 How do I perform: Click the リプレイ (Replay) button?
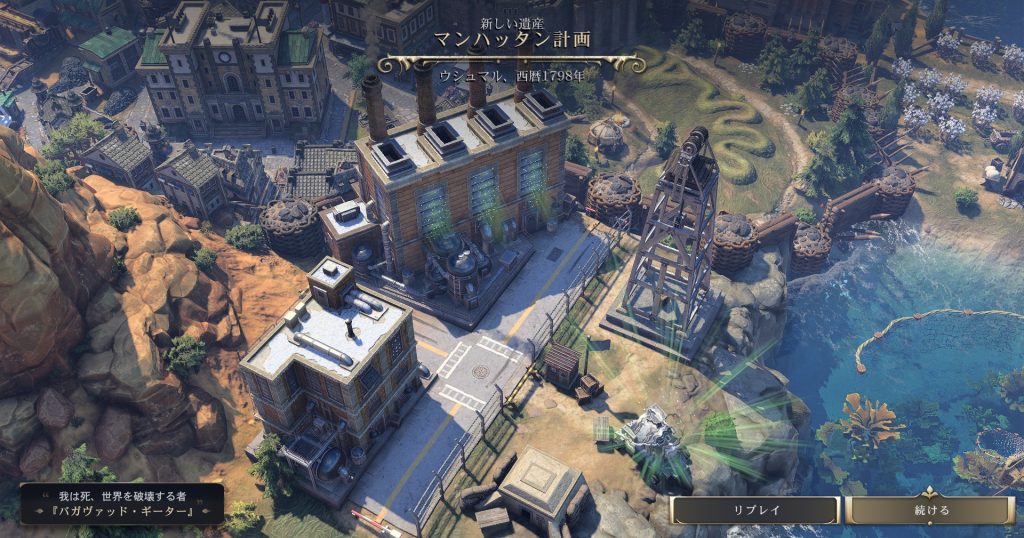click(755, 510)
